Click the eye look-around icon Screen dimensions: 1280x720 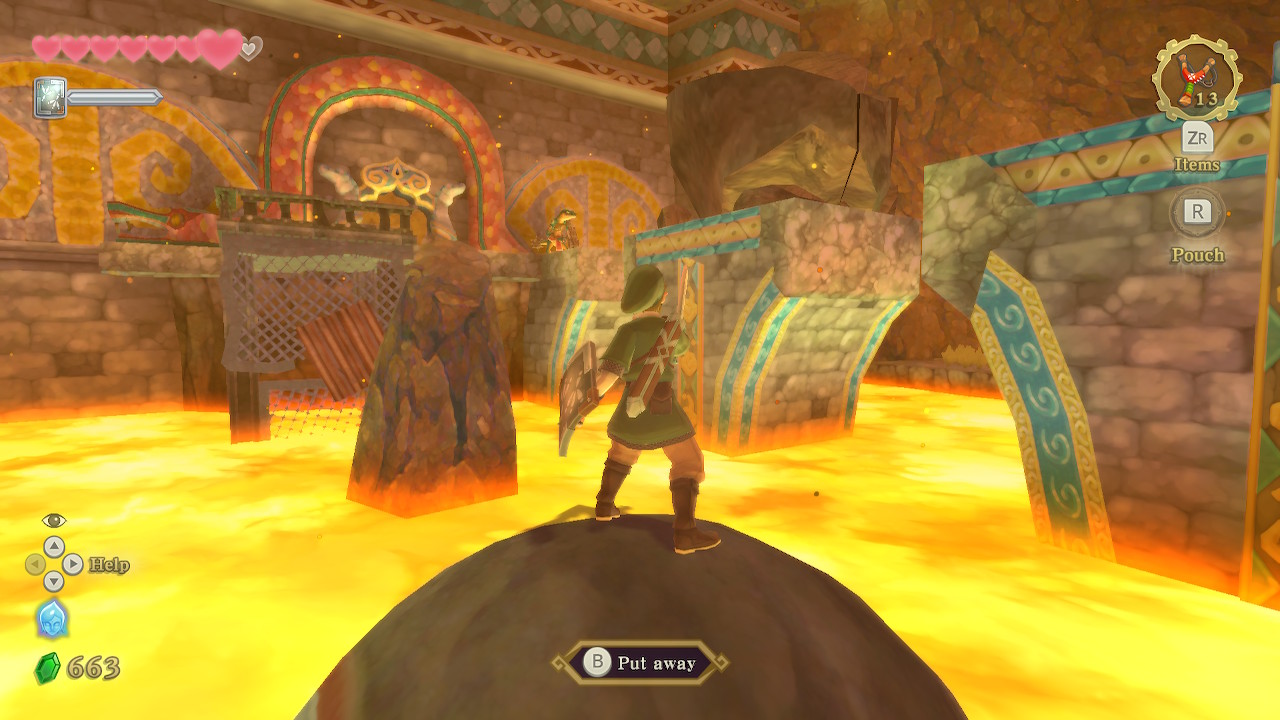pos(54,520)
